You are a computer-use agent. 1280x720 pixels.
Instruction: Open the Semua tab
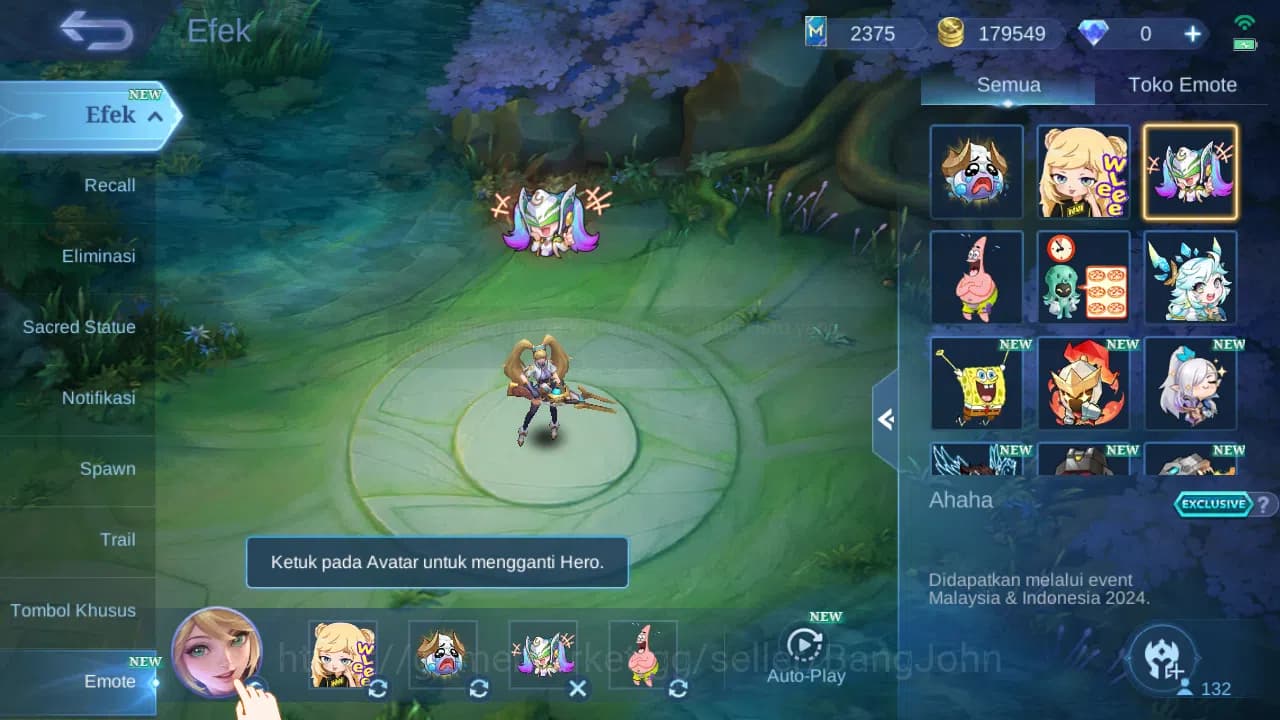1007,84
